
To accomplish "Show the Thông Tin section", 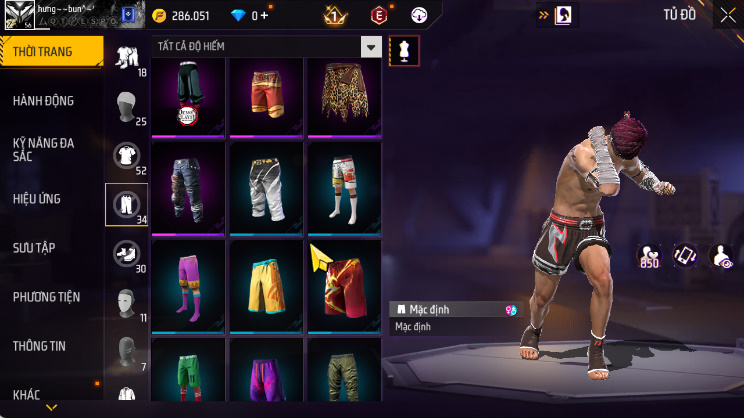I will [x=39, y=346].
